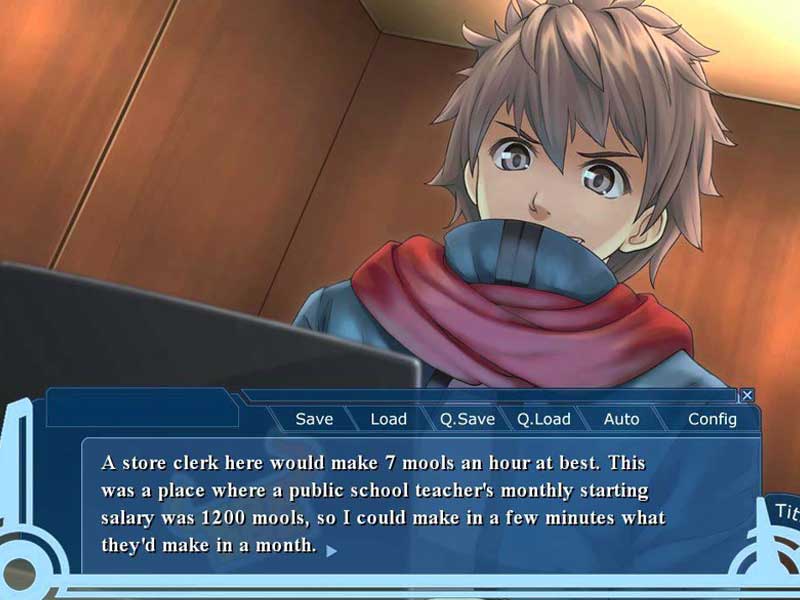Choose Q.Load to quick load
Image resolution: width=800 pixels, height=600 pixels.
pyautogui.click(x=544, y=419)
